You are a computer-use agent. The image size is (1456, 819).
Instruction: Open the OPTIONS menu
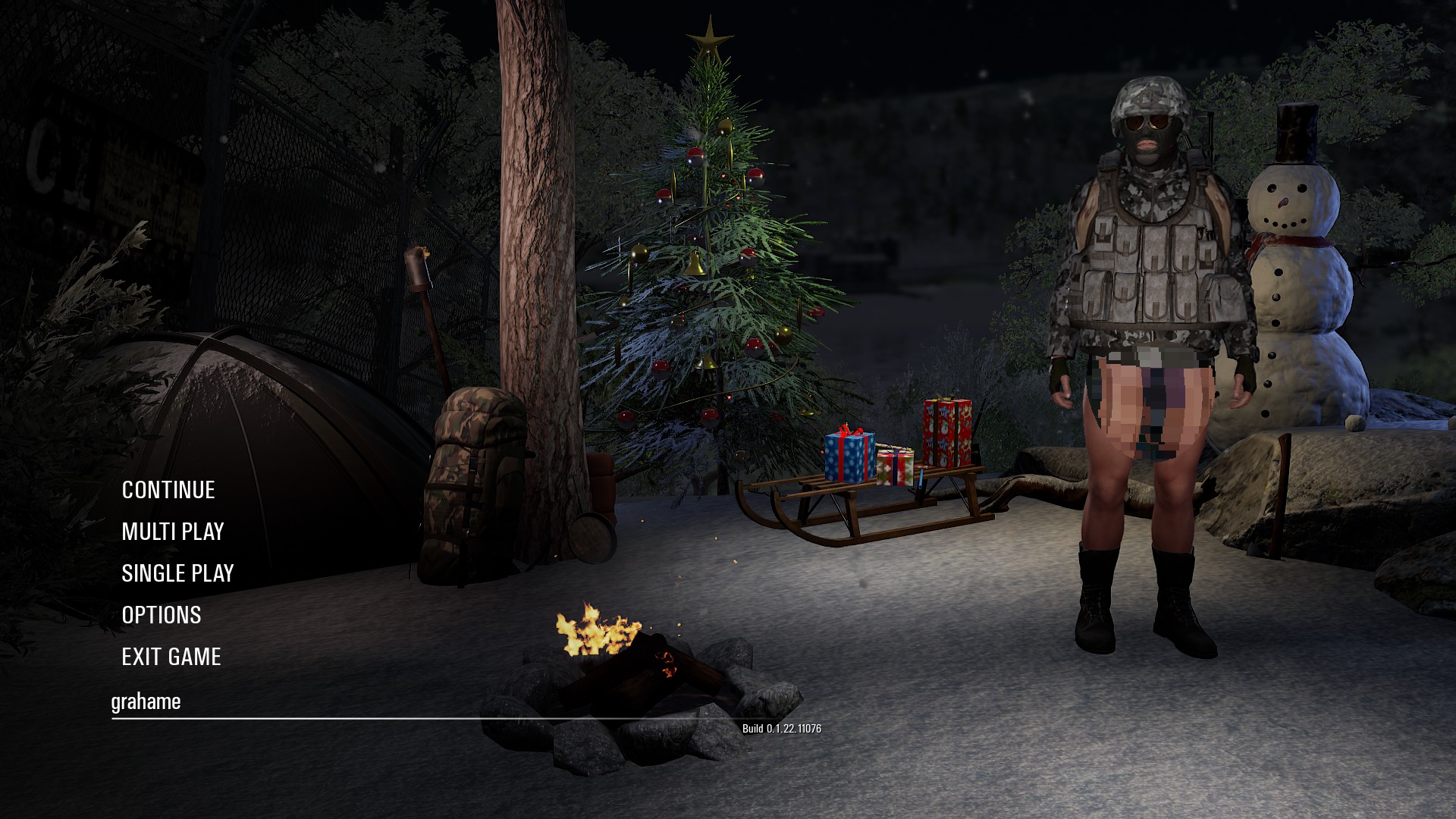162,615
